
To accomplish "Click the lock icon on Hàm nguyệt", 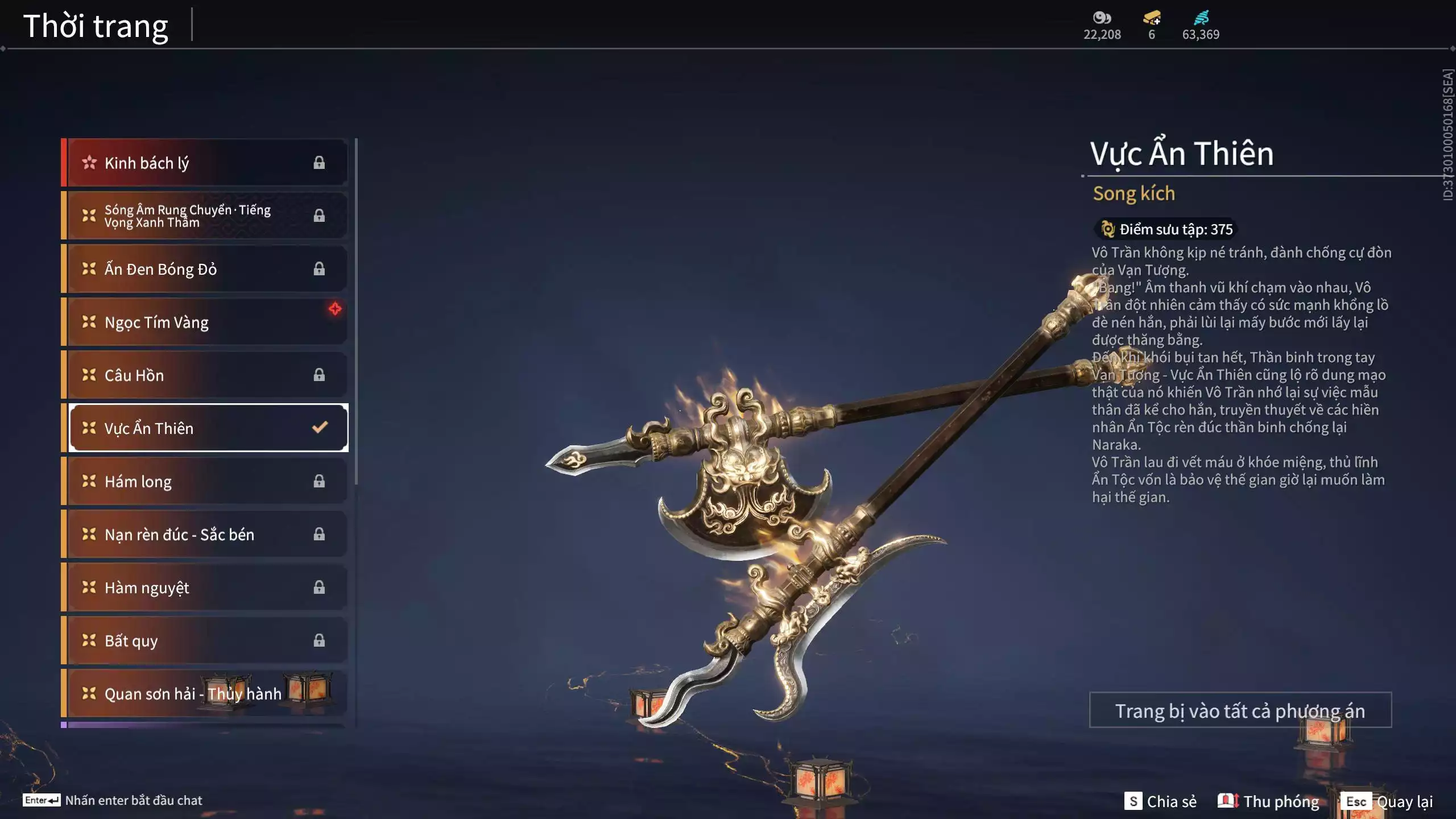I will [319, 588].
